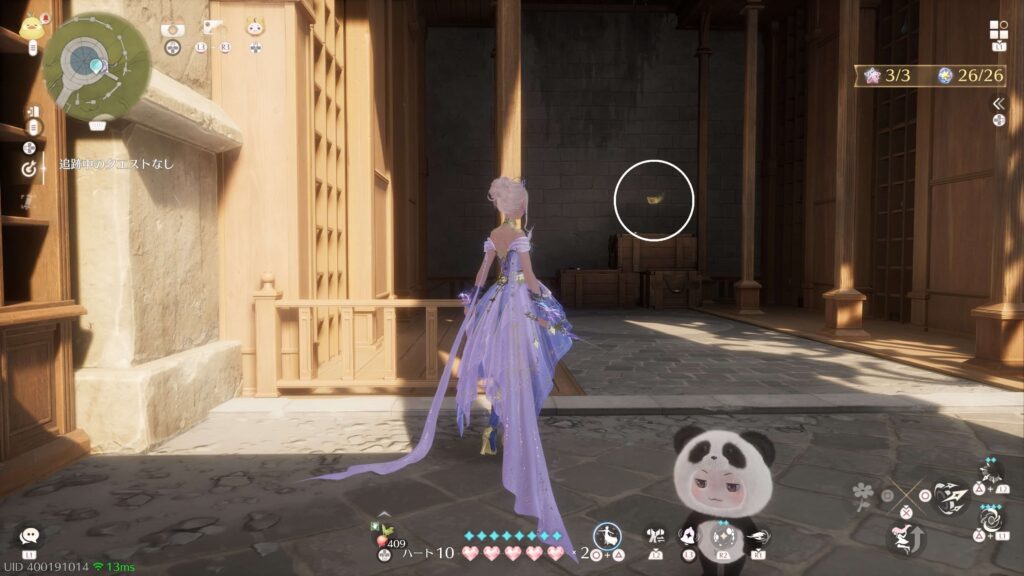Select the cat-face Momo icon
The image size is (1024, 576).
(255, 28)
